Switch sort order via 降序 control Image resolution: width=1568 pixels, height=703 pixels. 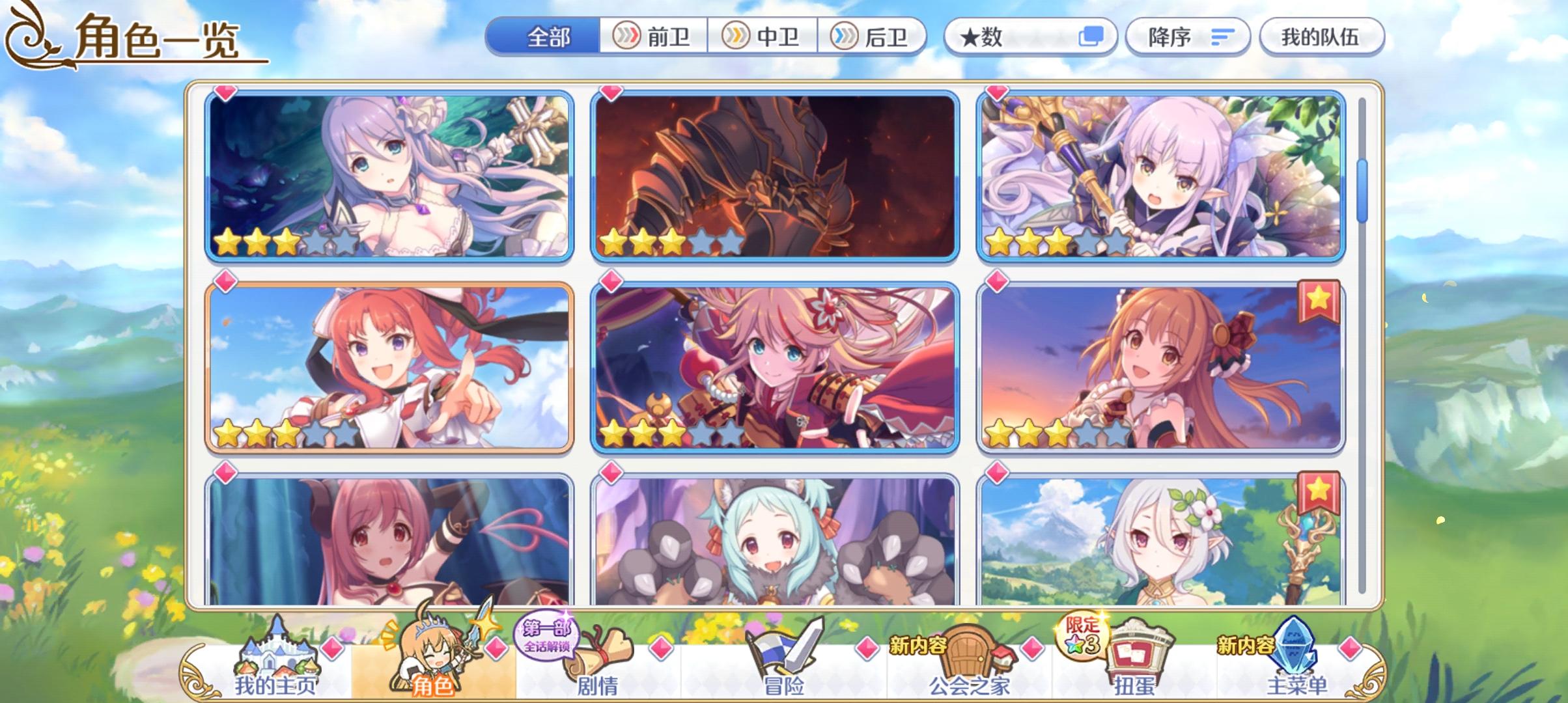click(x=1185, y=37)
